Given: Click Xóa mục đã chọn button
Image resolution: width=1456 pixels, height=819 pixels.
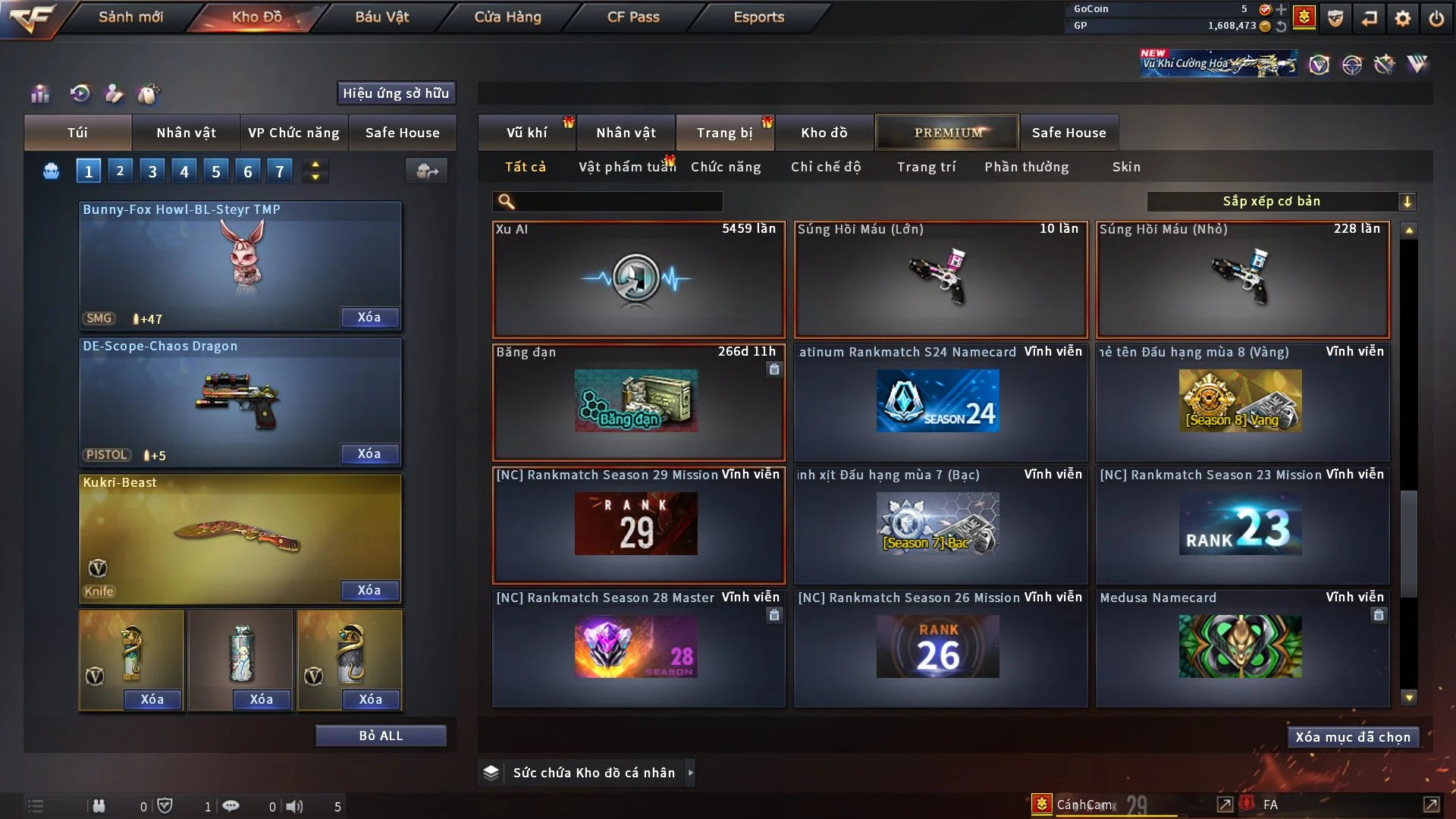Looking at the screenshot, I should (1353, 737).
